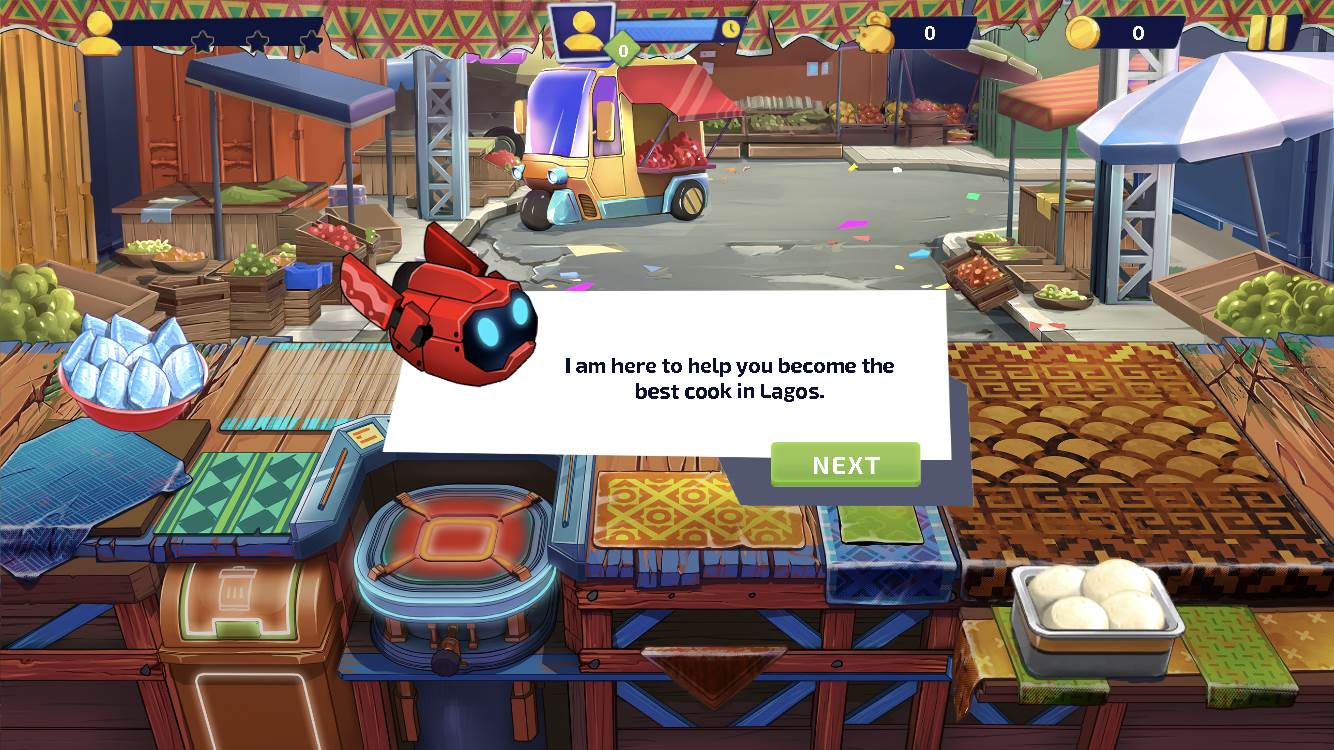Click the green NEXT button
1334x750 pixels.
point(845,465)
